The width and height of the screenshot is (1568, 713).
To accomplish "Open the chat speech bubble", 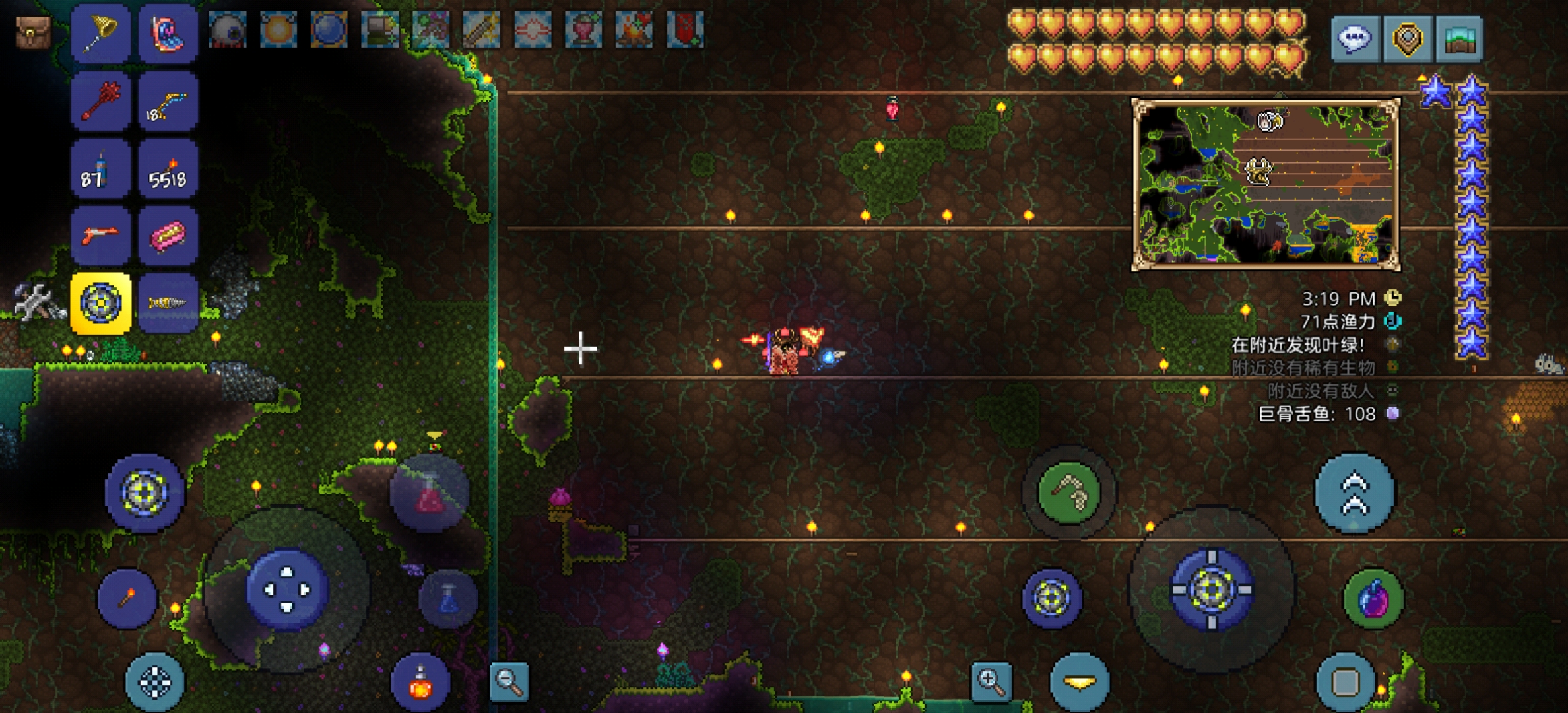I will pyautogui.click(x=1355, y=39).
